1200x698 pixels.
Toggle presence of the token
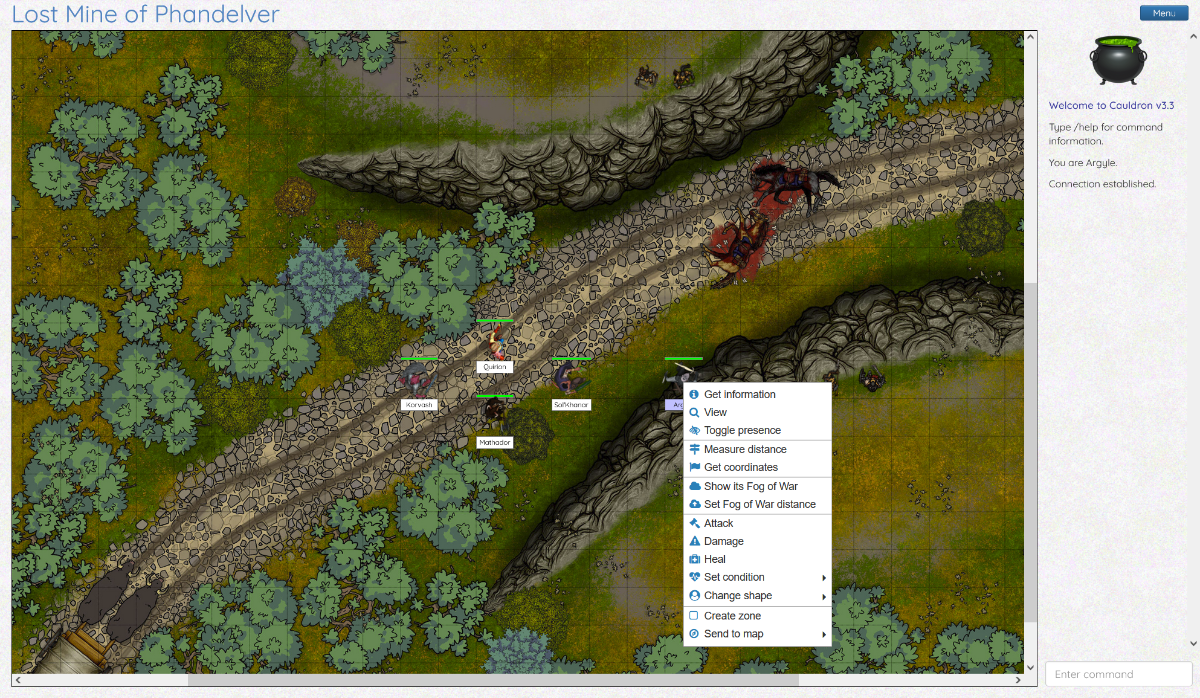coord(742,431)
